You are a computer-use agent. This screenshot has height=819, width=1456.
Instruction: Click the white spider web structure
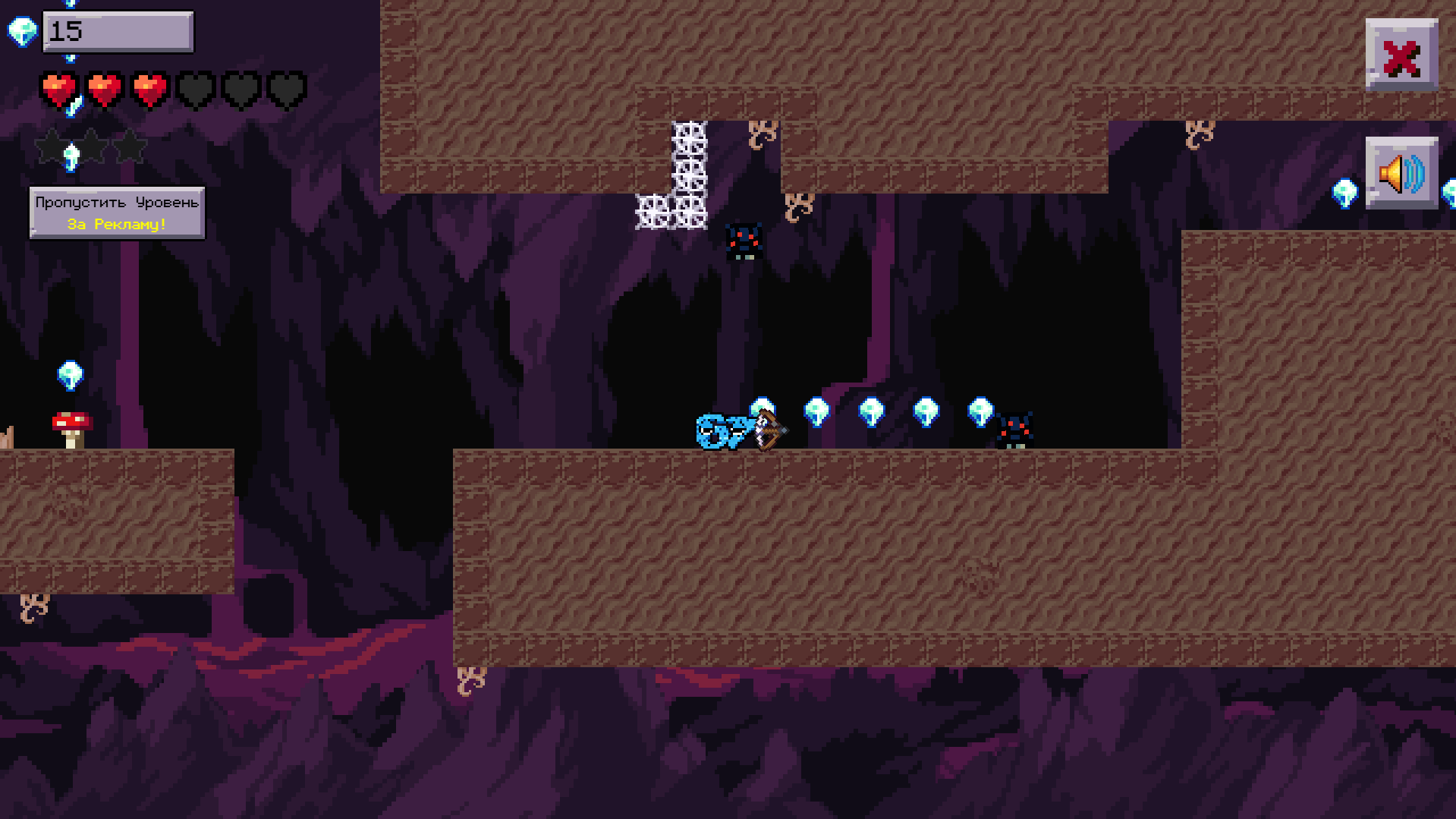[x=679, y=171]
